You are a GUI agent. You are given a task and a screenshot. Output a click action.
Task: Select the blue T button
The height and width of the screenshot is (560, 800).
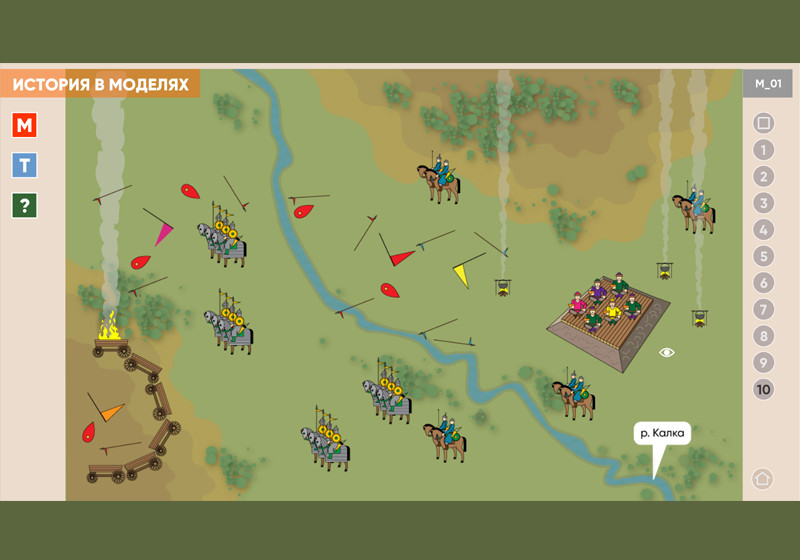click(x=25, y=165)
